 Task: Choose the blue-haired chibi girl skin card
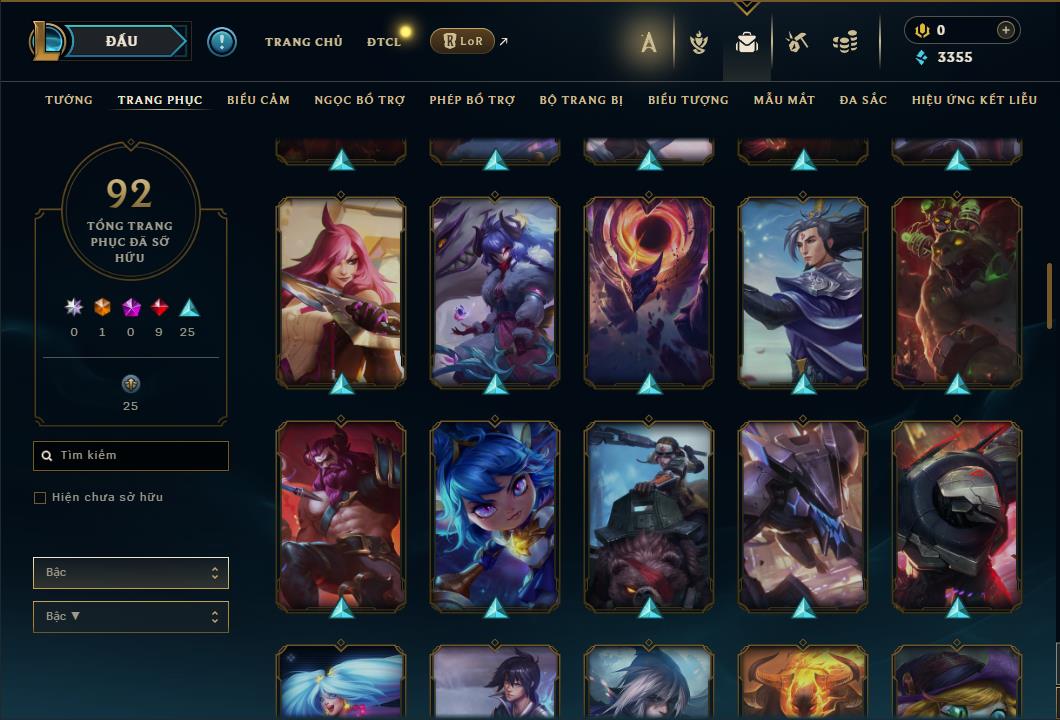tap(495, 515)
